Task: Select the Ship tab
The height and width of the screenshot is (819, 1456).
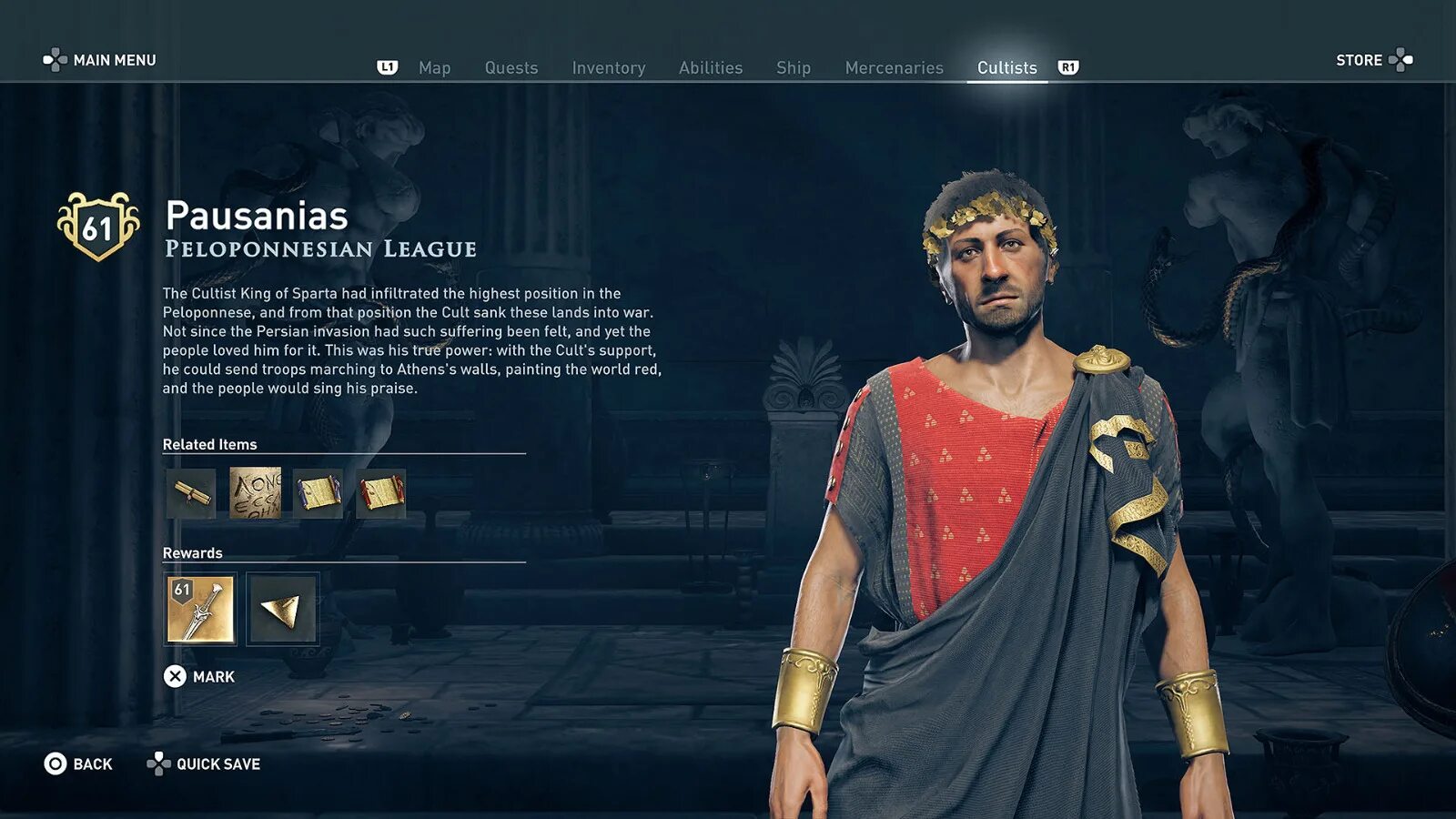Action: pyautogui.click(x=793, y=68)
